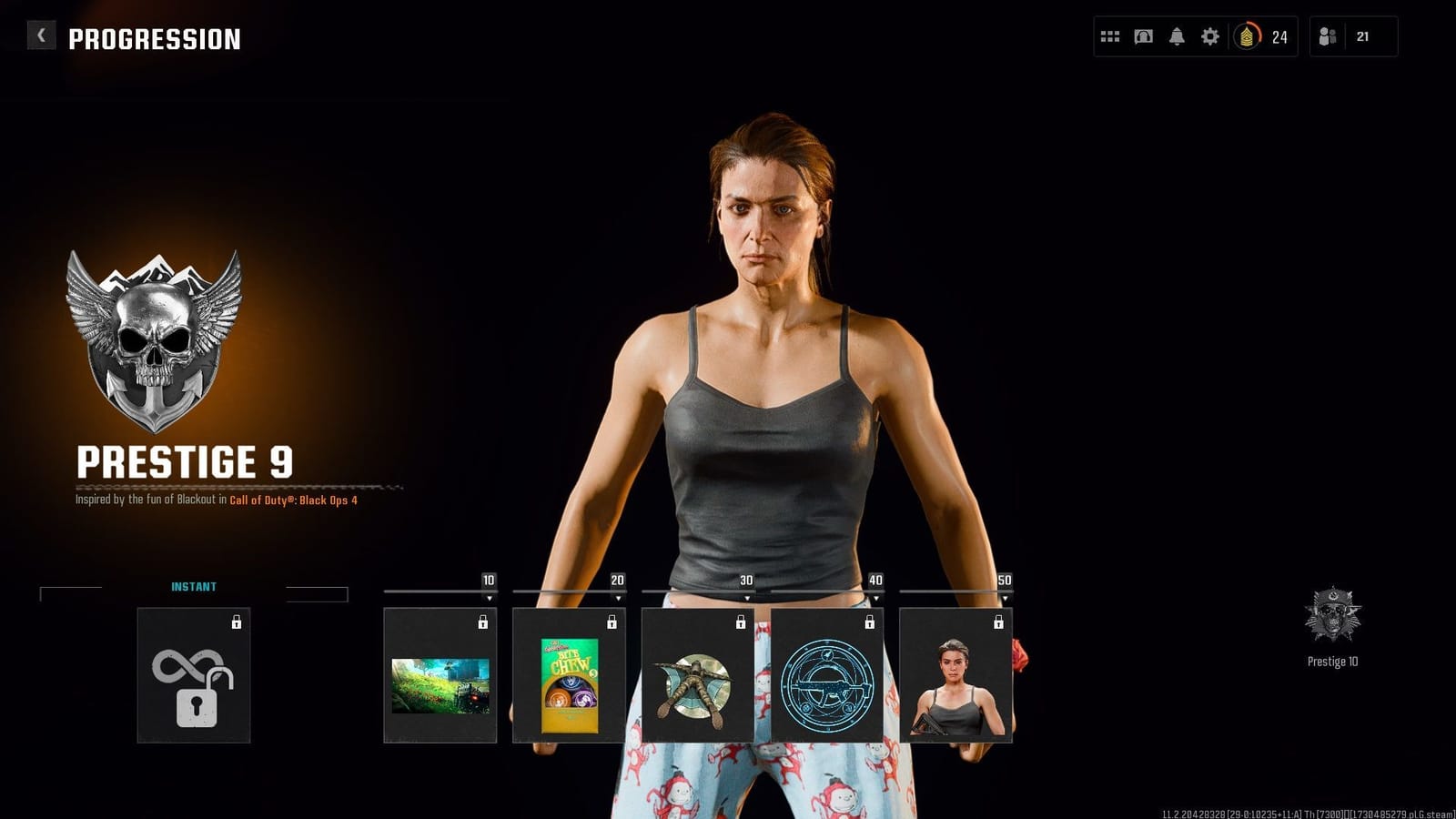This screenshot has width=1456, height=819.
Task: Select the Instant unlock infinity icon
Action: pos(194,682)
